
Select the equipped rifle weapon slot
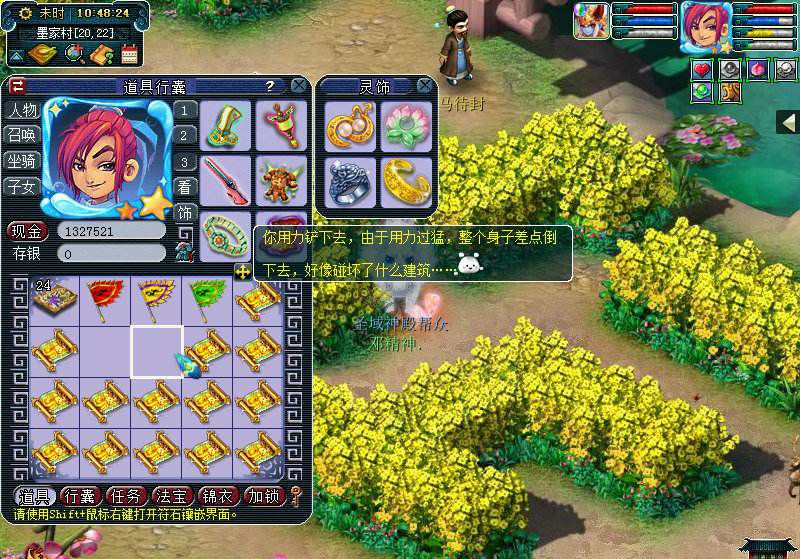pos(225,180)
